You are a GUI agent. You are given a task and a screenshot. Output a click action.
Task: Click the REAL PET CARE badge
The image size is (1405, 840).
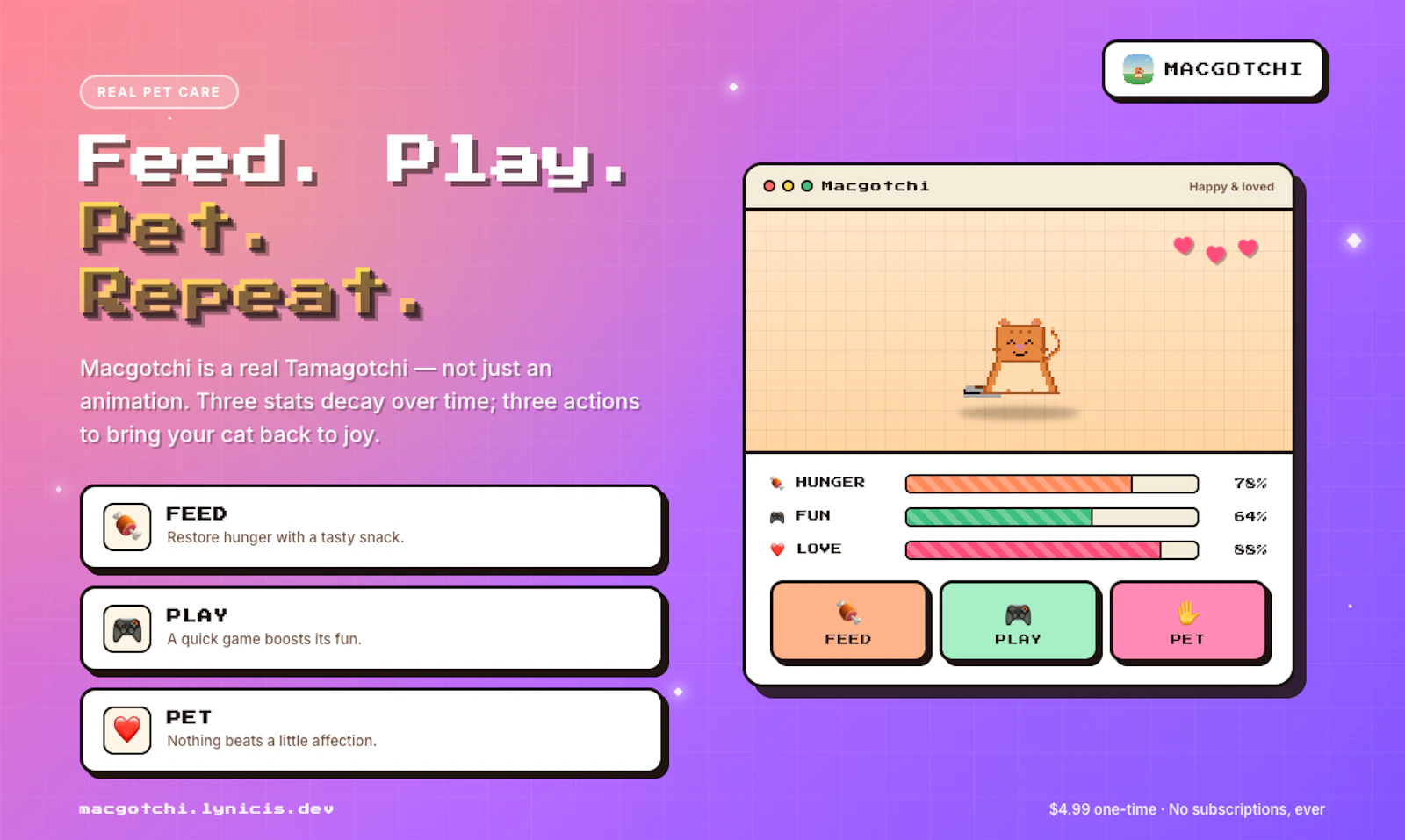159,91
